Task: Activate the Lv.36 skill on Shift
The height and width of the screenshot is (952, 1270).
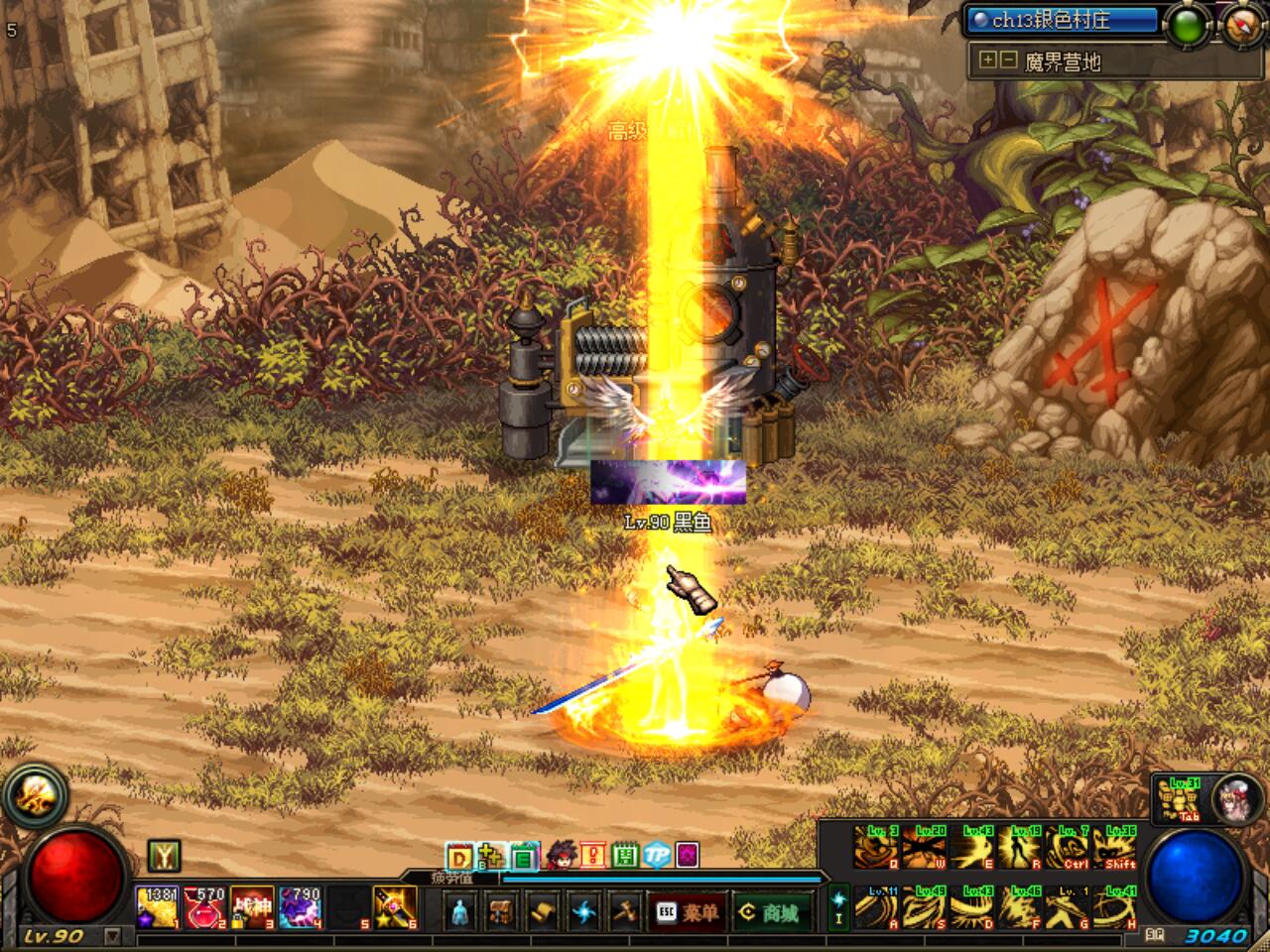Action: tap(1115, 848)
